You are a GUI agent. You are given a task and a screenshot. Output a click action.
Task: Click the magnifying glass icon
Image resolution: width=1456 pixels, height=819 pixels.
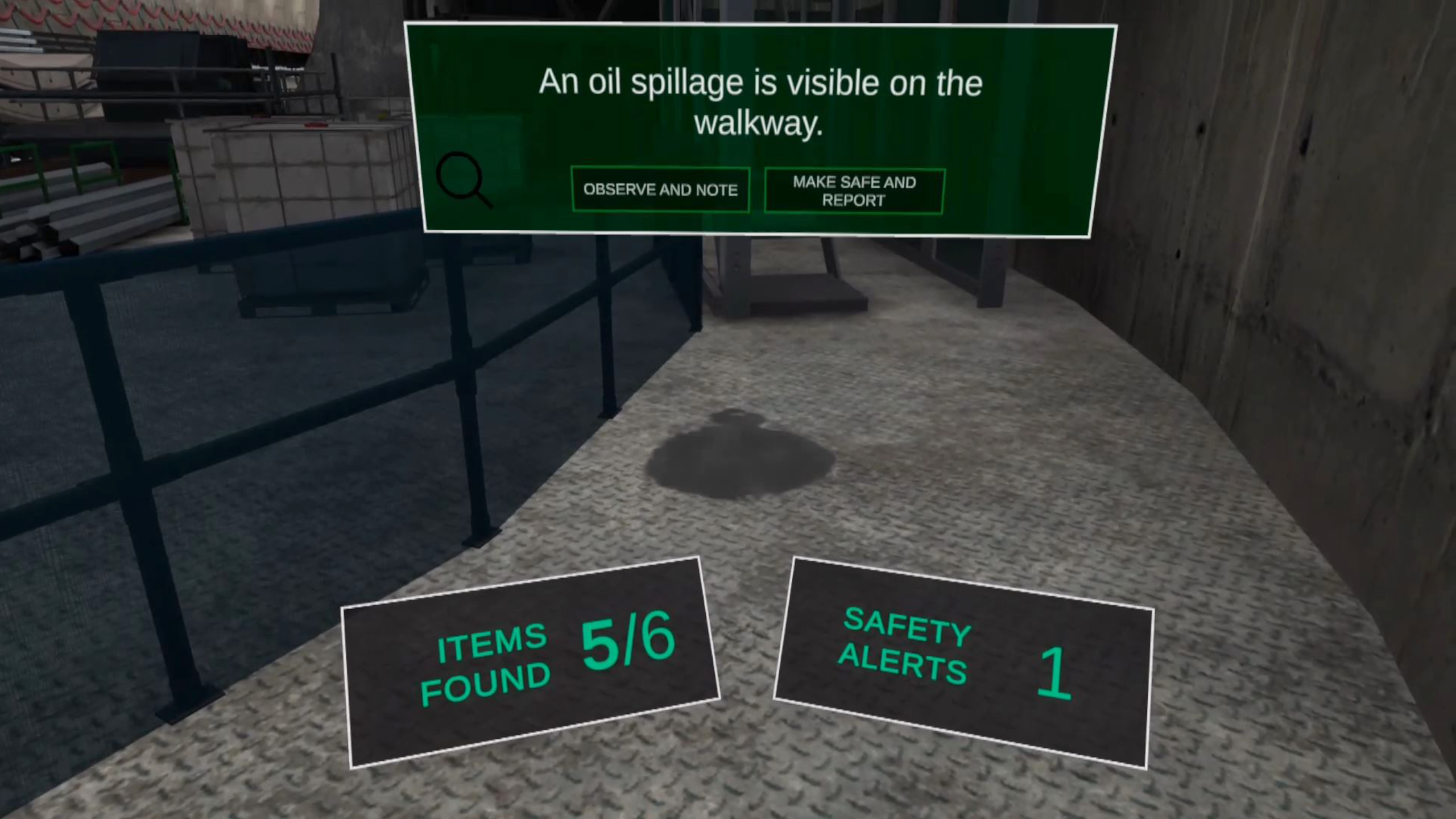coord(463,179)
